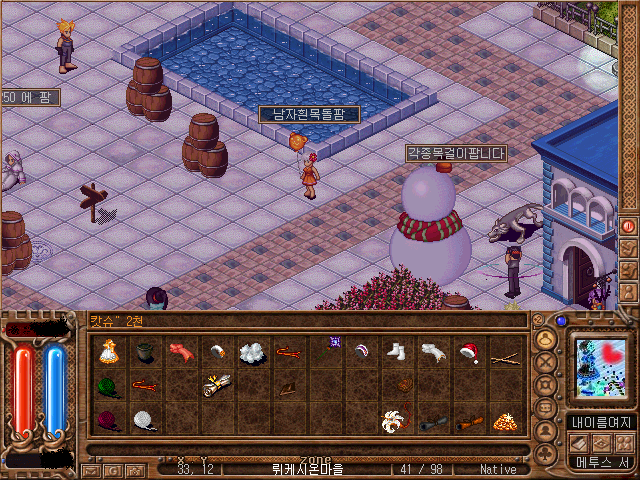The image size is (640, 480).
Task: Select the rolled scroll item
Action: click(x=215, y=385)
